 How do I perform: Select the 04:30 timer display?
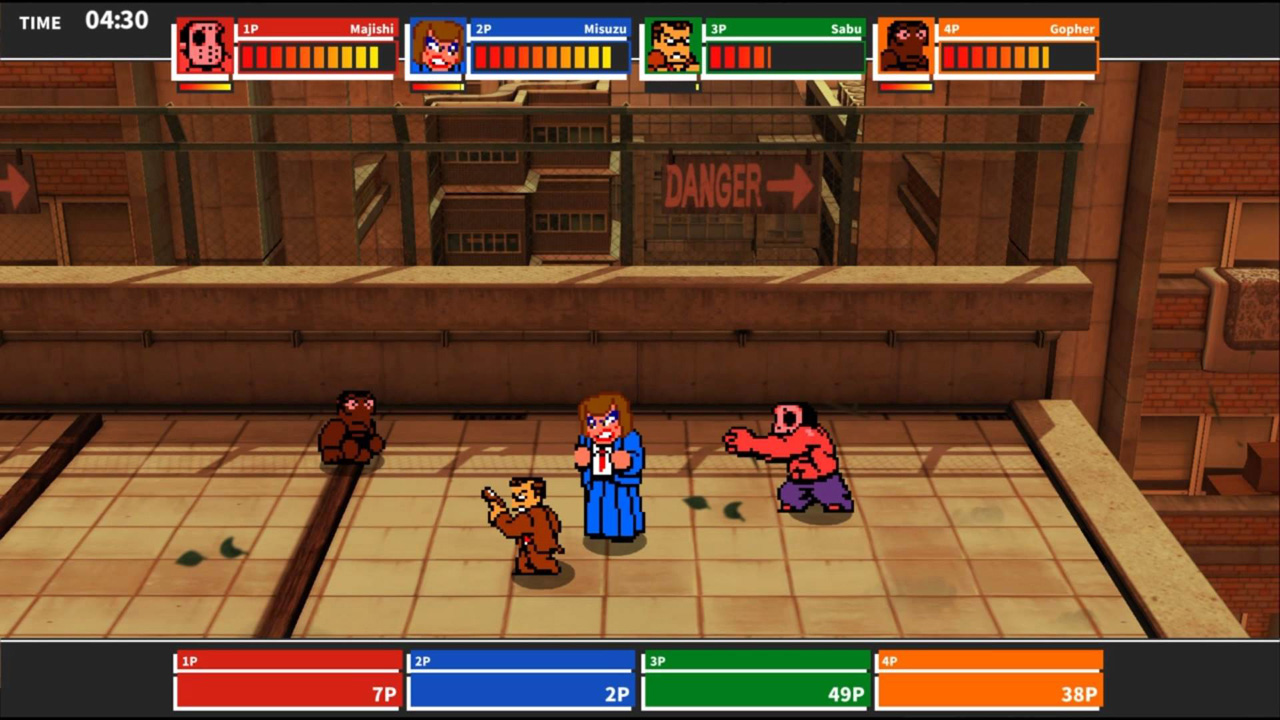pyautogui.click(x=117, y=20)
